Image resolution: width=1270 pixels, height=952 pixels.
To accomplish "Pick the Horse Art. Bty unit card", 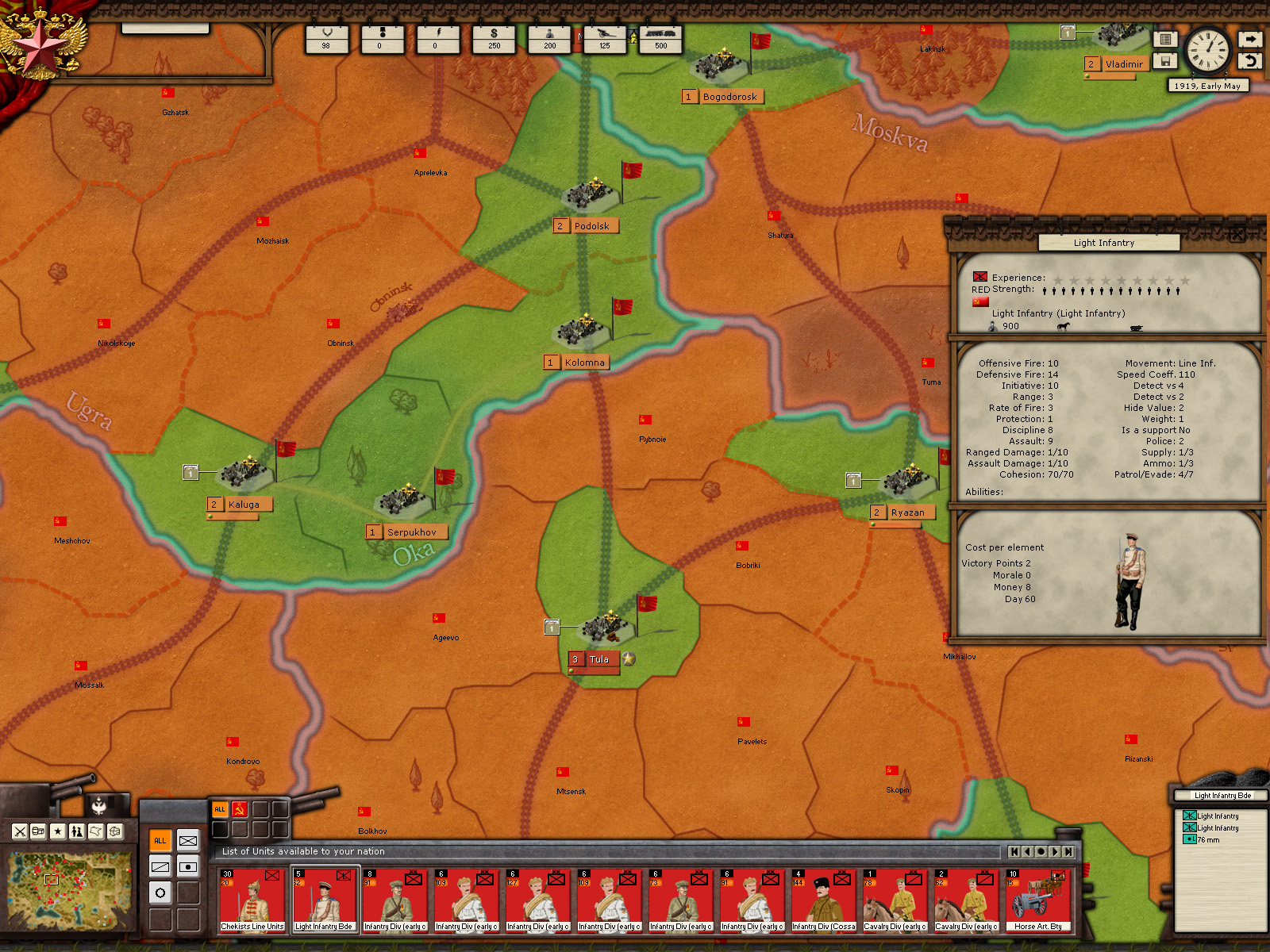I will [1038, 901].
